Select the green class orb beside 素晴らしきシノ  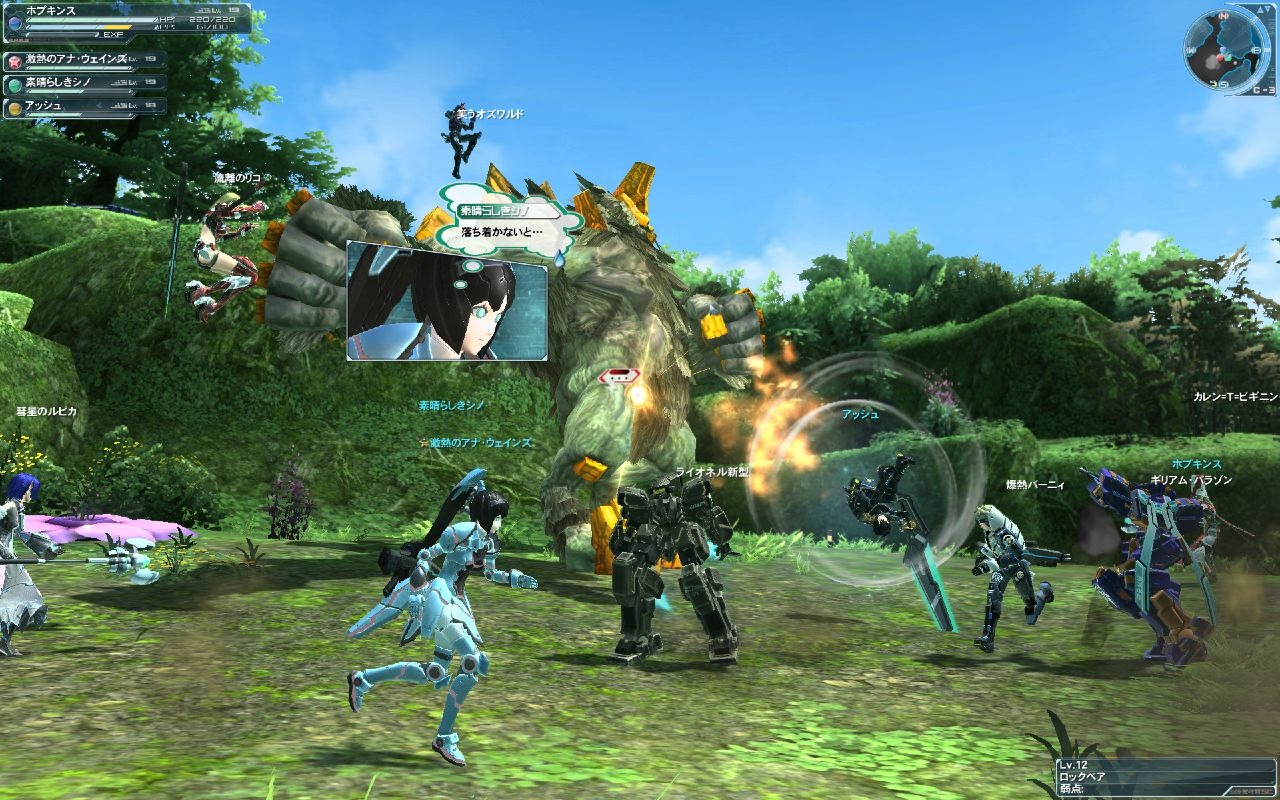pyautogui.click(x=13, y=84)
